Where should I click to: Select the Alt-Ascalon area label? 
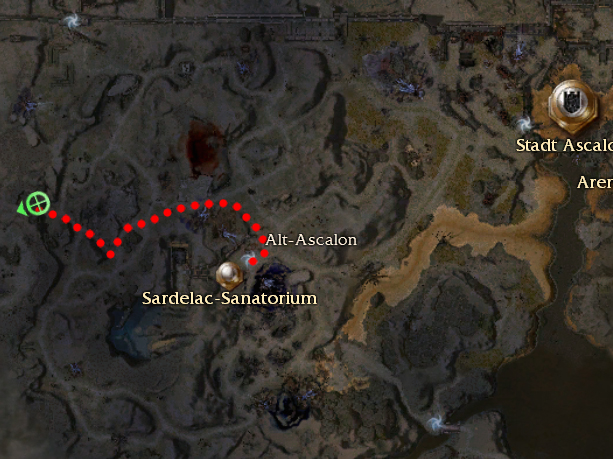point(310,240)
